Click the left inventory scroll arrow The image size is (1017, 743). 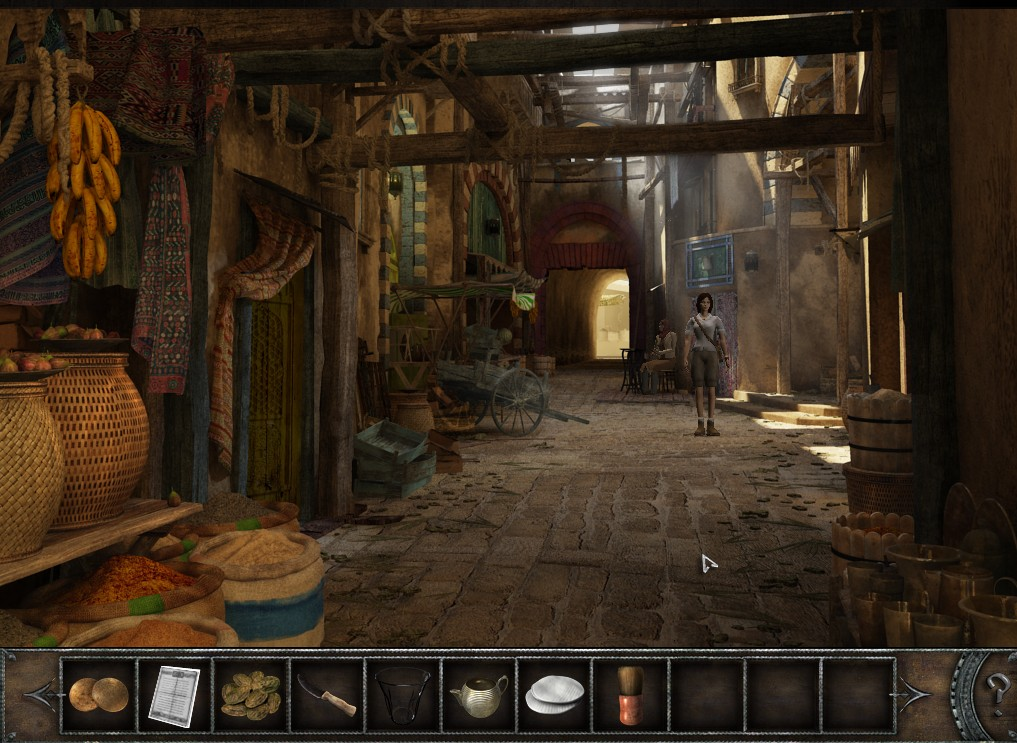click(41, 694)
